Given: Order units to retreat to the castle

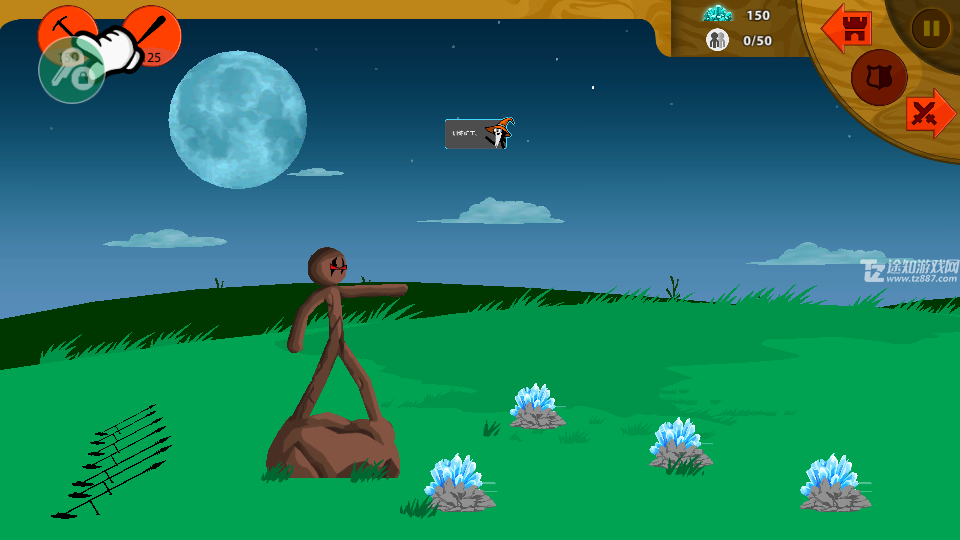Looking at the screenshot, I should tap(847, 28).
